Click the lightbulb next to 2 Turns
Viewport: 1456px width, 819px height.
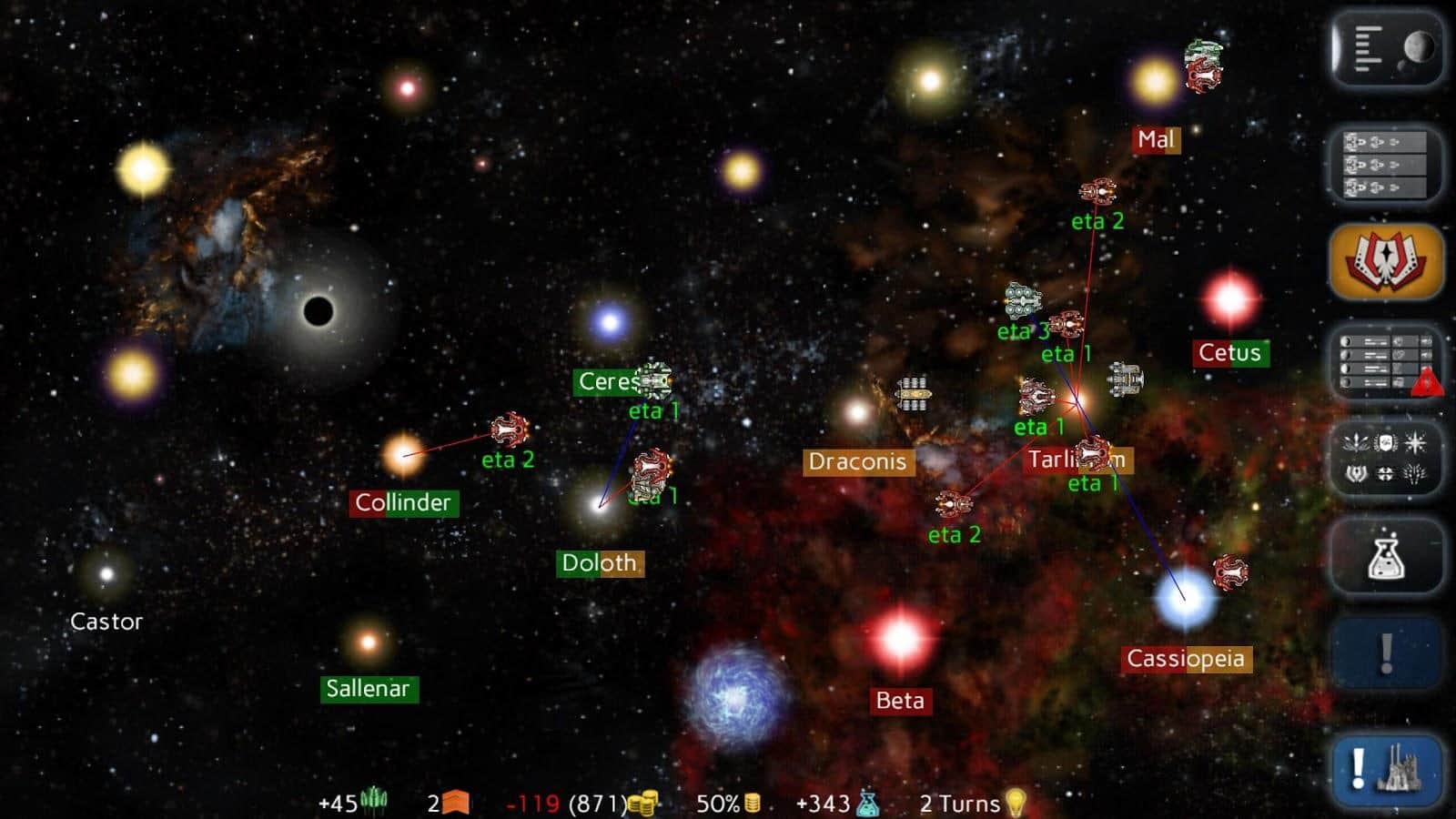click(x=1015, y=803)
